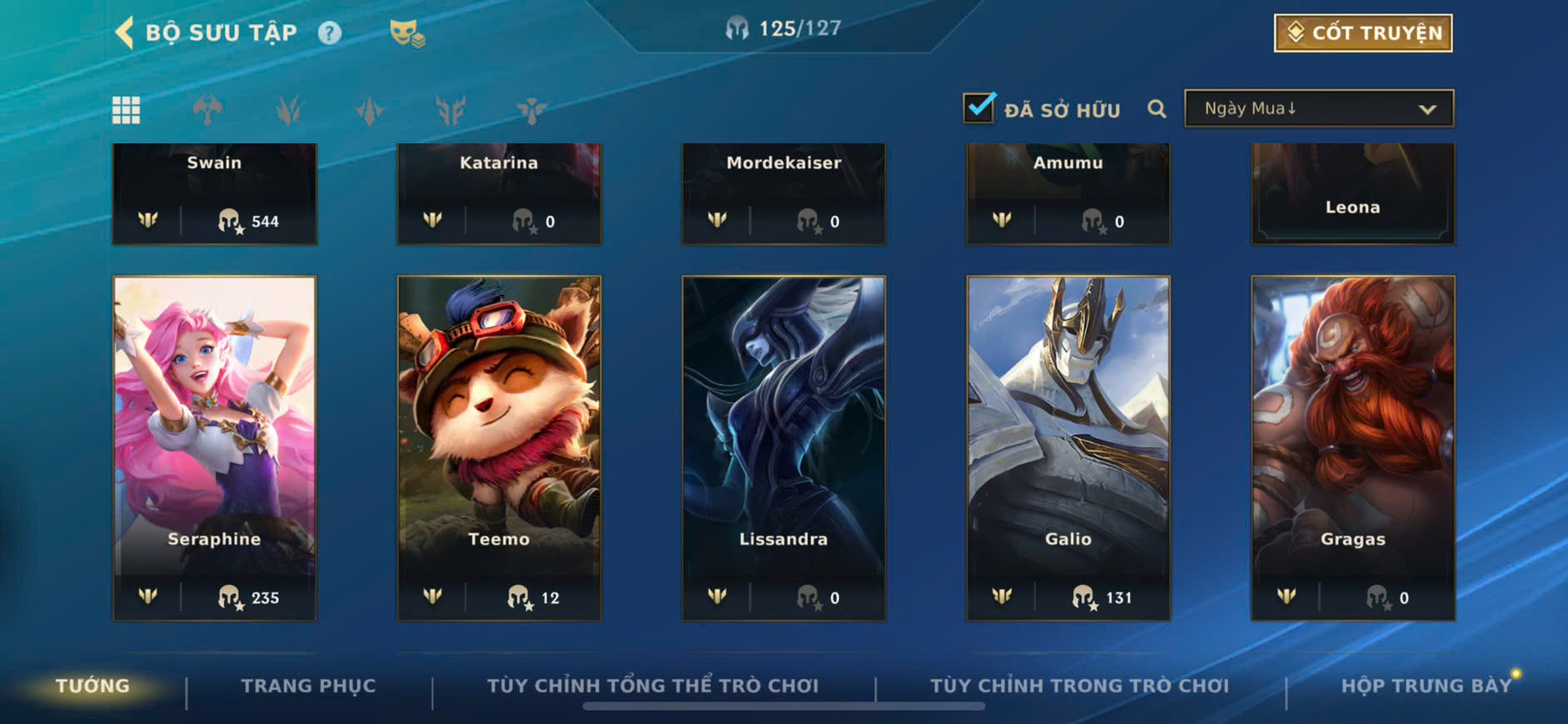Viewport: 1568px width, 724px height.
Task: Open the question mark help icon
Action: click(x=330, y=33)
